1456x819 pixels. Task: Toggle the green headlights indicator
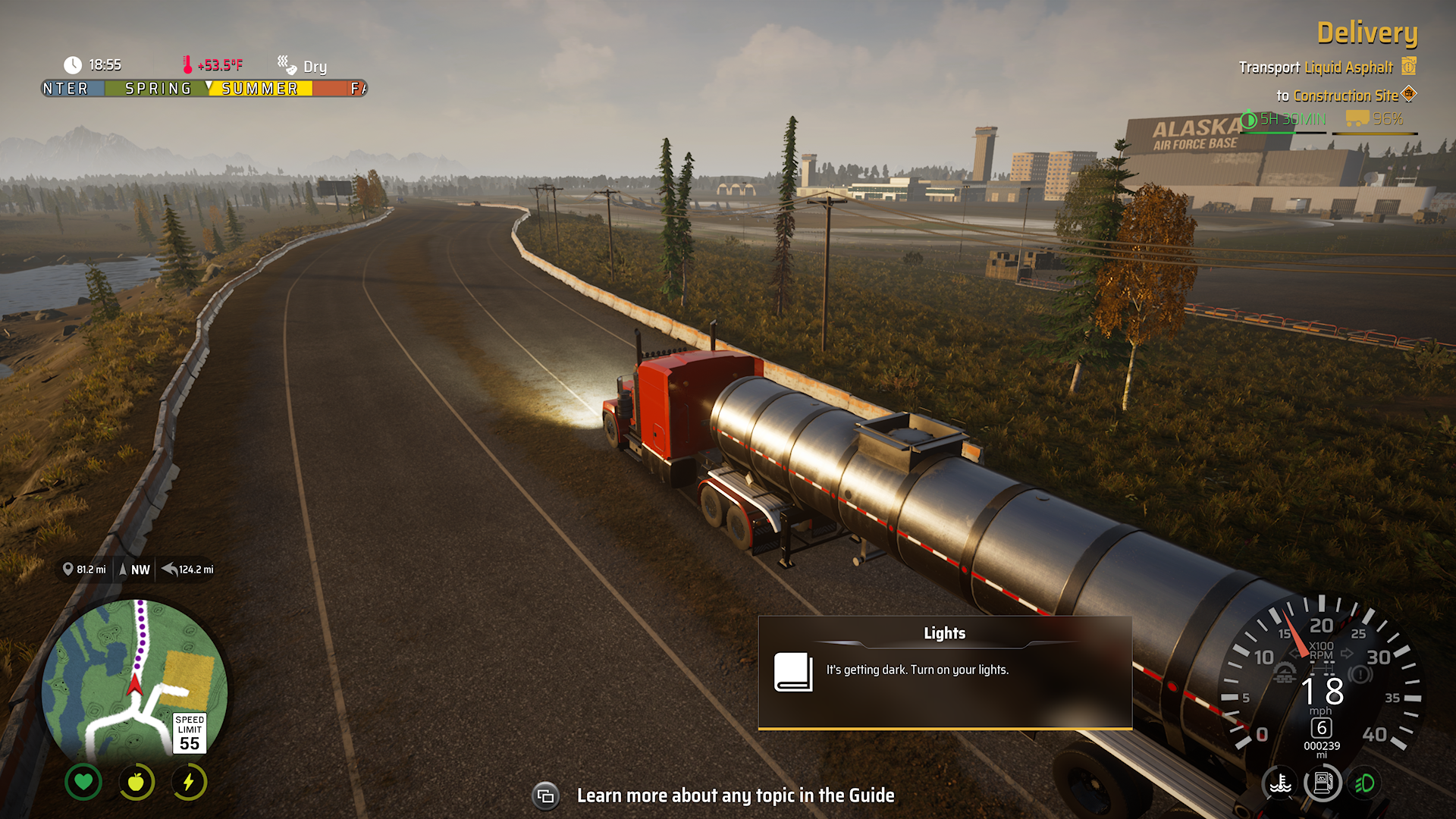point(1365,783)
